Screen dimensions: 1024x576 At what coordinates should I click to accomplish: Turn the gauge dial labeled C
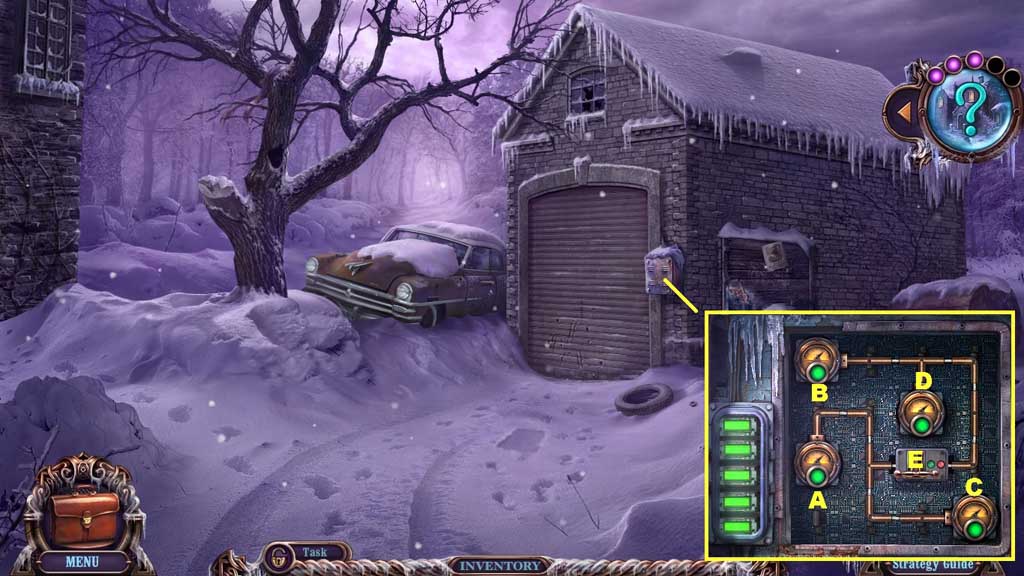pyautogui.click(x=971, y=517)
